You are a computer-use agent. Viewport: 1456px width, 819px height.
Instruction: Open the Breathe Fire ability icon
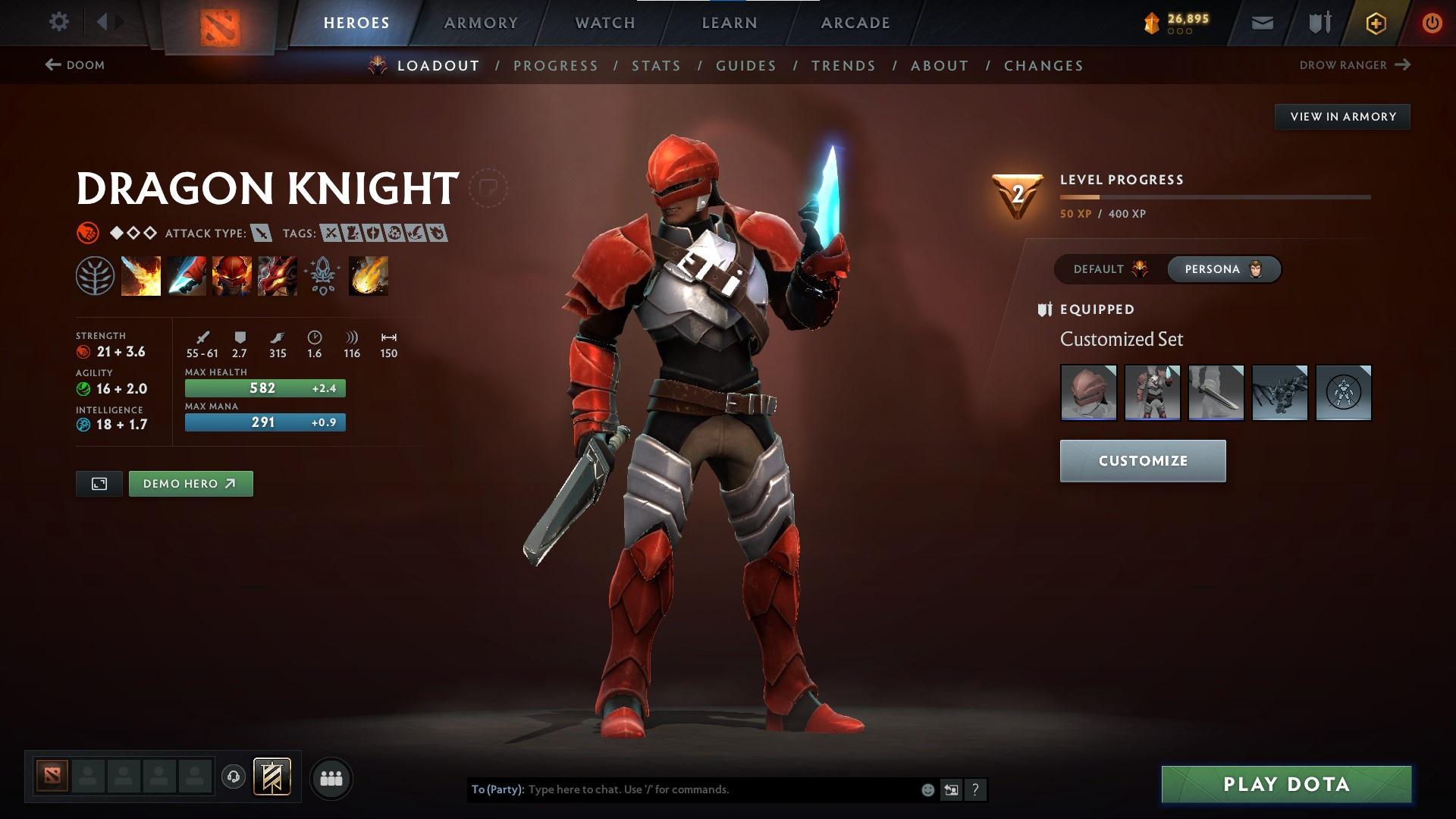pos(140,275)
